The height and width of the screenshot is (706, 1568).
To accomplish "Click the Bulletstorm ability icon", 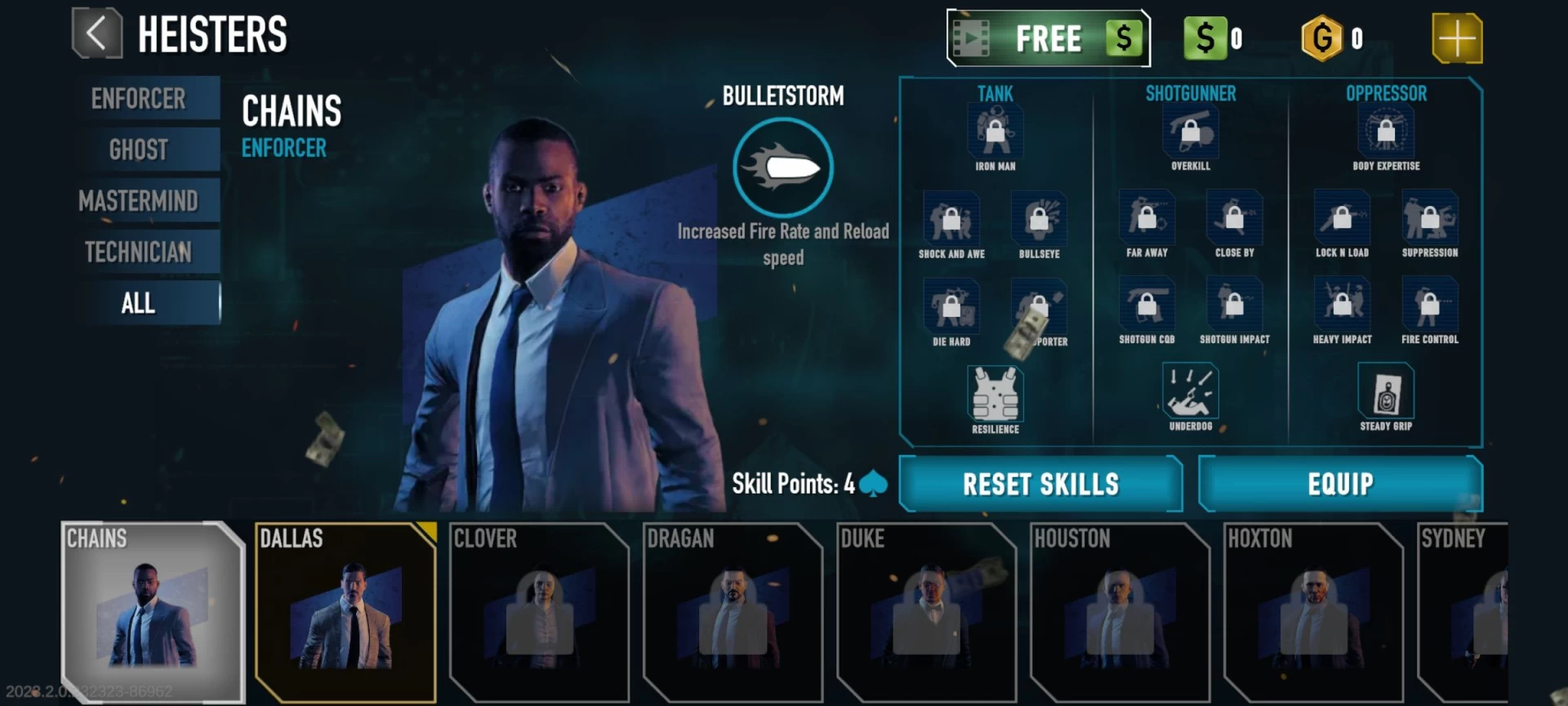I will coord(782,168).
